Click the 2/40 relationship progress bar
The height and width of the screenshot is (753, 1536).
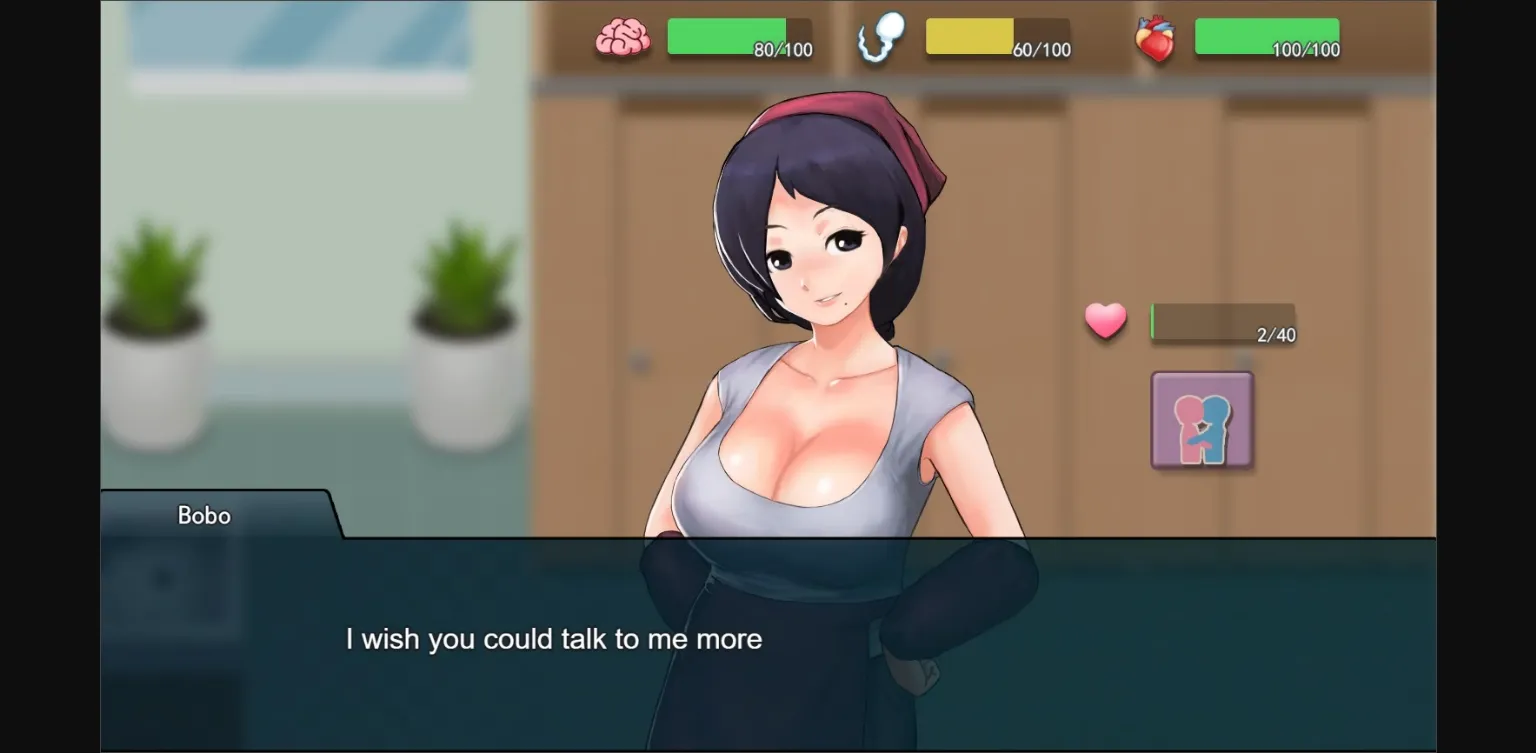[x=1222, y=322]
